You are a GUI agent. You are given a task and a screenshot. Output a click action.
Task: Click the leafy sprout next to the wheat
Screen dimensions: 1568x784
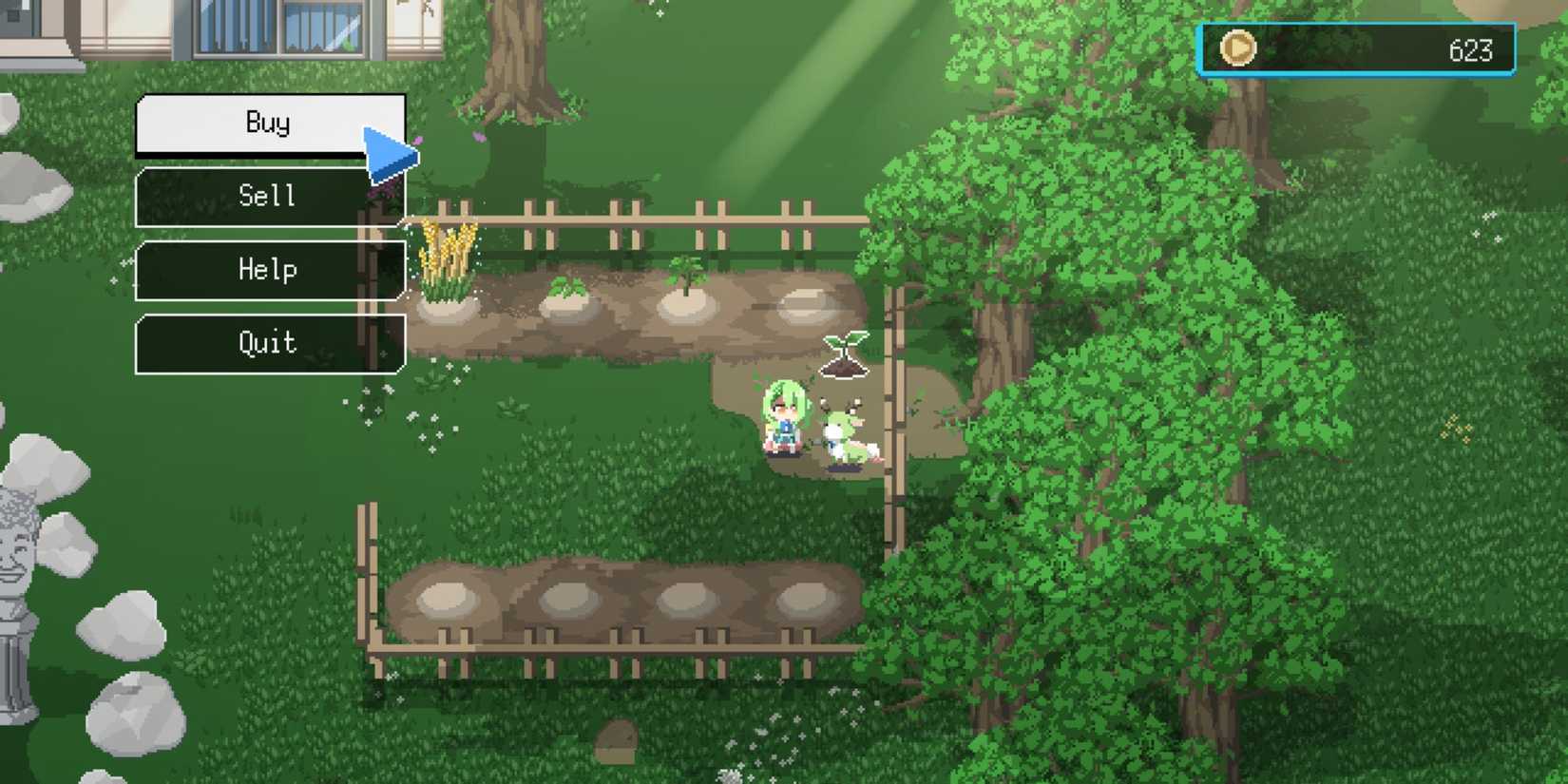click(x=567, y=288)
